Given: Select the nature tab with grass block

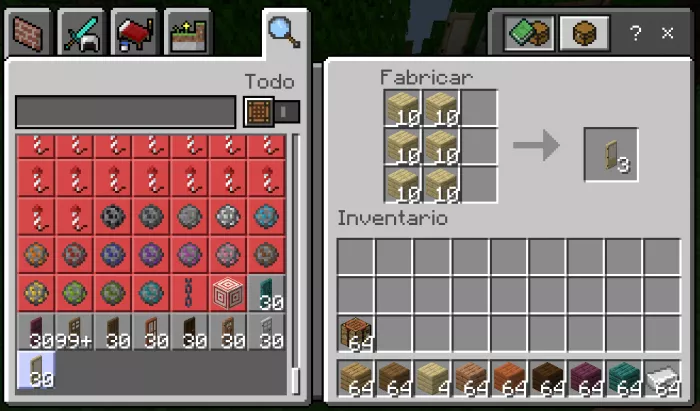Looking at the screenshot, I should click(x=187, y=33).
